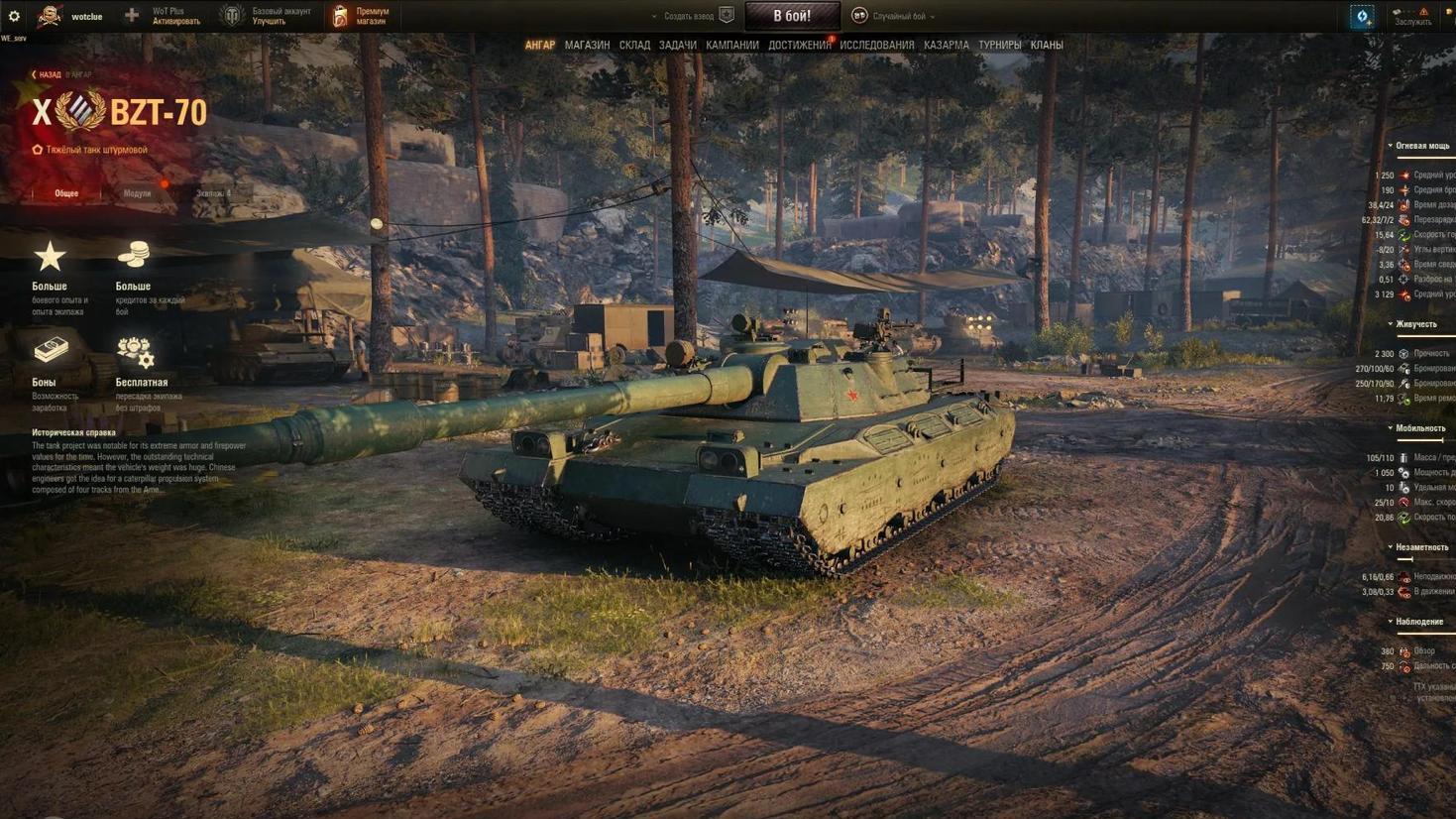Click the Бесплатная crew retraining icon
Screen dimensions: 1456x819
pyautogui.click(x=133, y=351)
